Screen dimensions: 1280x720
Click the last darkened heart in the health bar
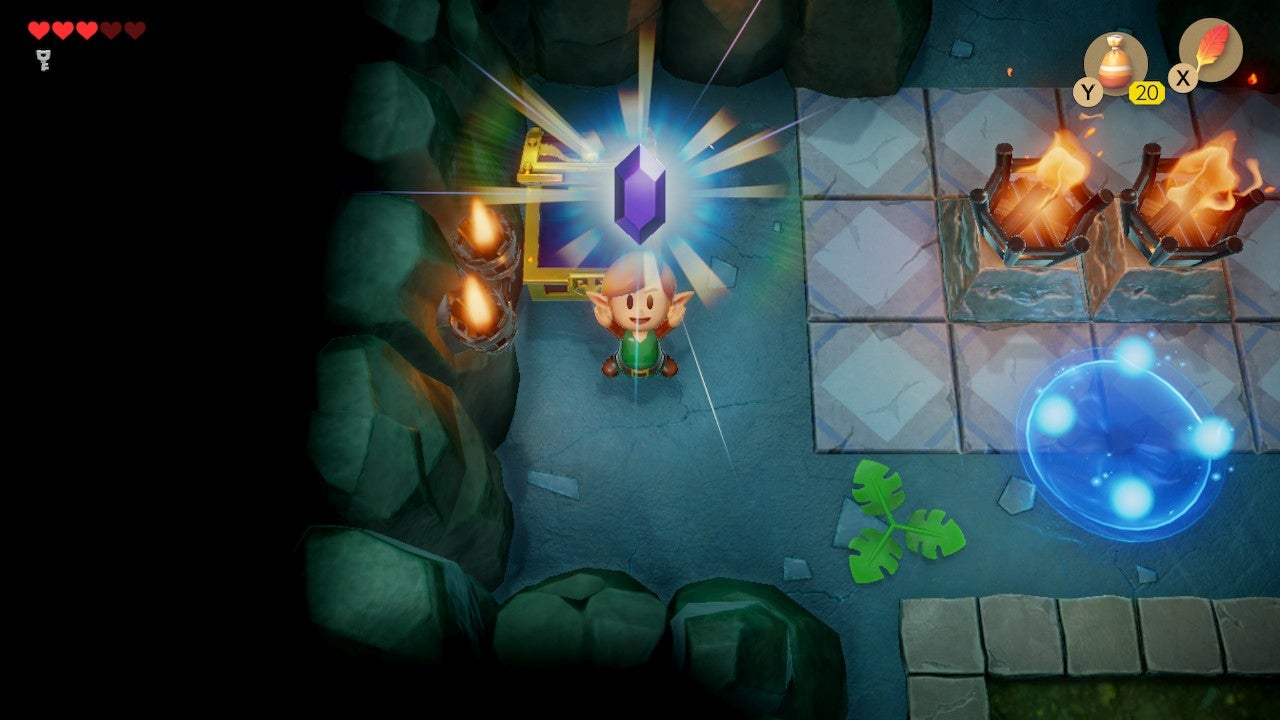(x=134, y=29)
